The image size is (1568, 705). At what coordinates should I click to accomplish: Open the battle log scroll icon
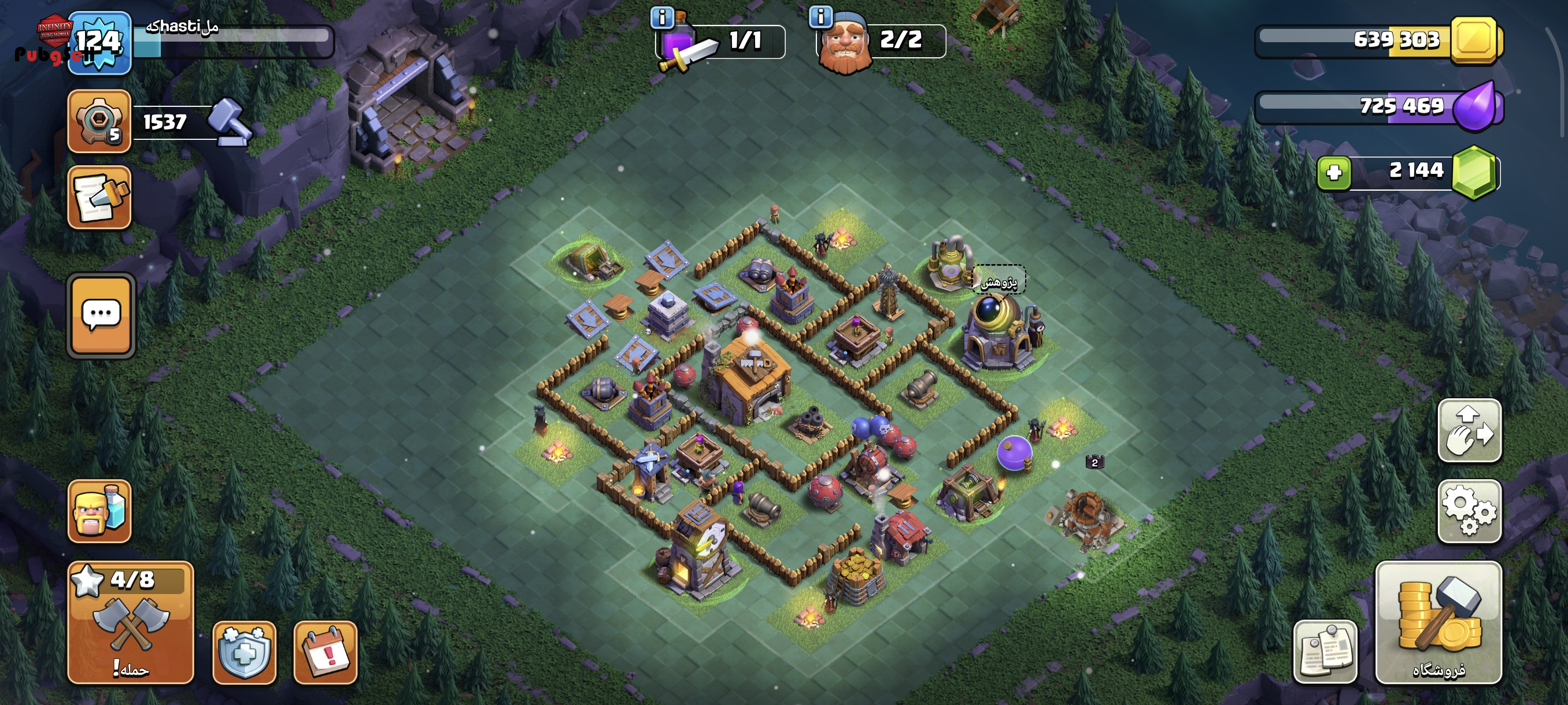[x=99, y=198]
